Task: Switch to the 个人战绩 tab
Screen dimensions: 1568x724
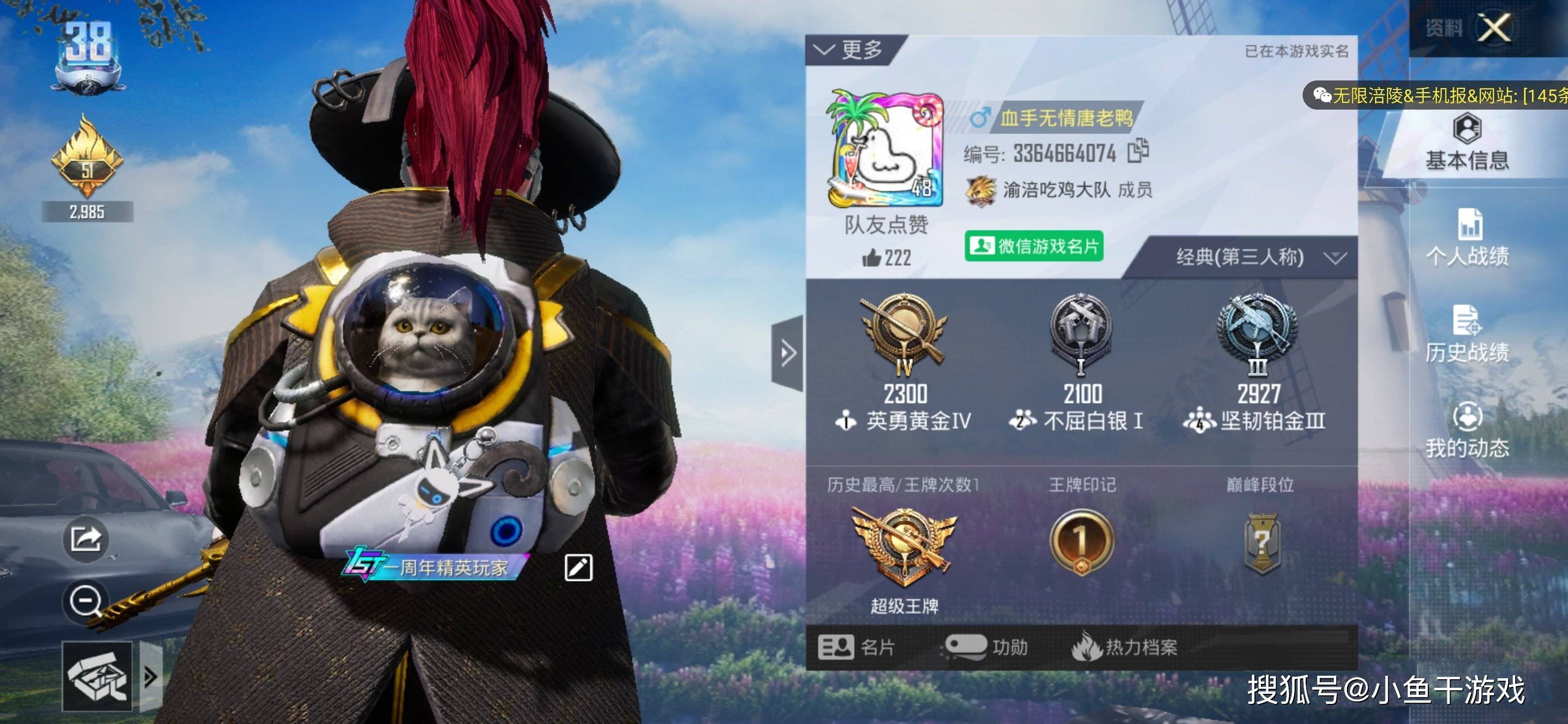Action: tap(1467, 238)
